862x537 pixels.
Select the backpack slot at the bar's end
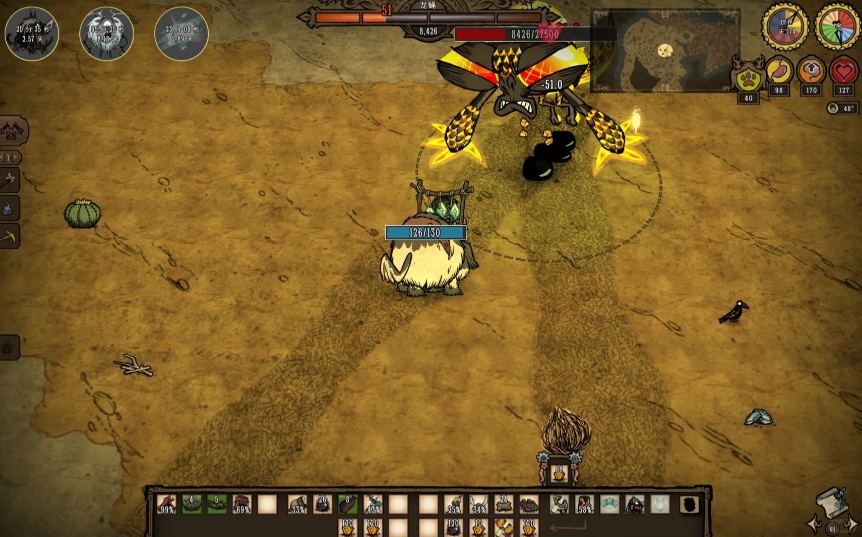(689, 504)
